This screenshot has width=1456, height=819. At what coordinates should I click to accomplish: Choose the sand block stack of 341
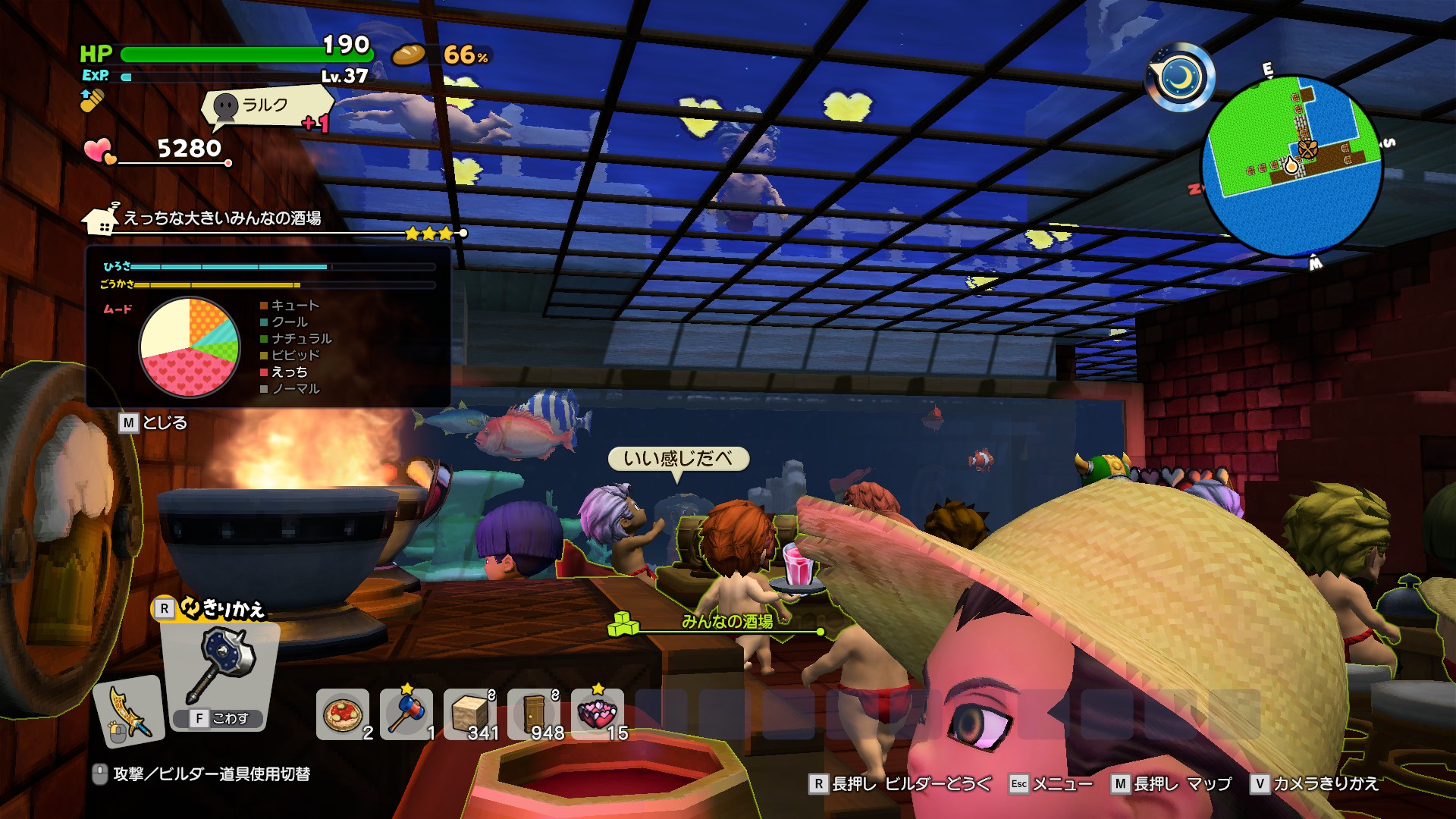pyautogui.click(x=470, y=714)
